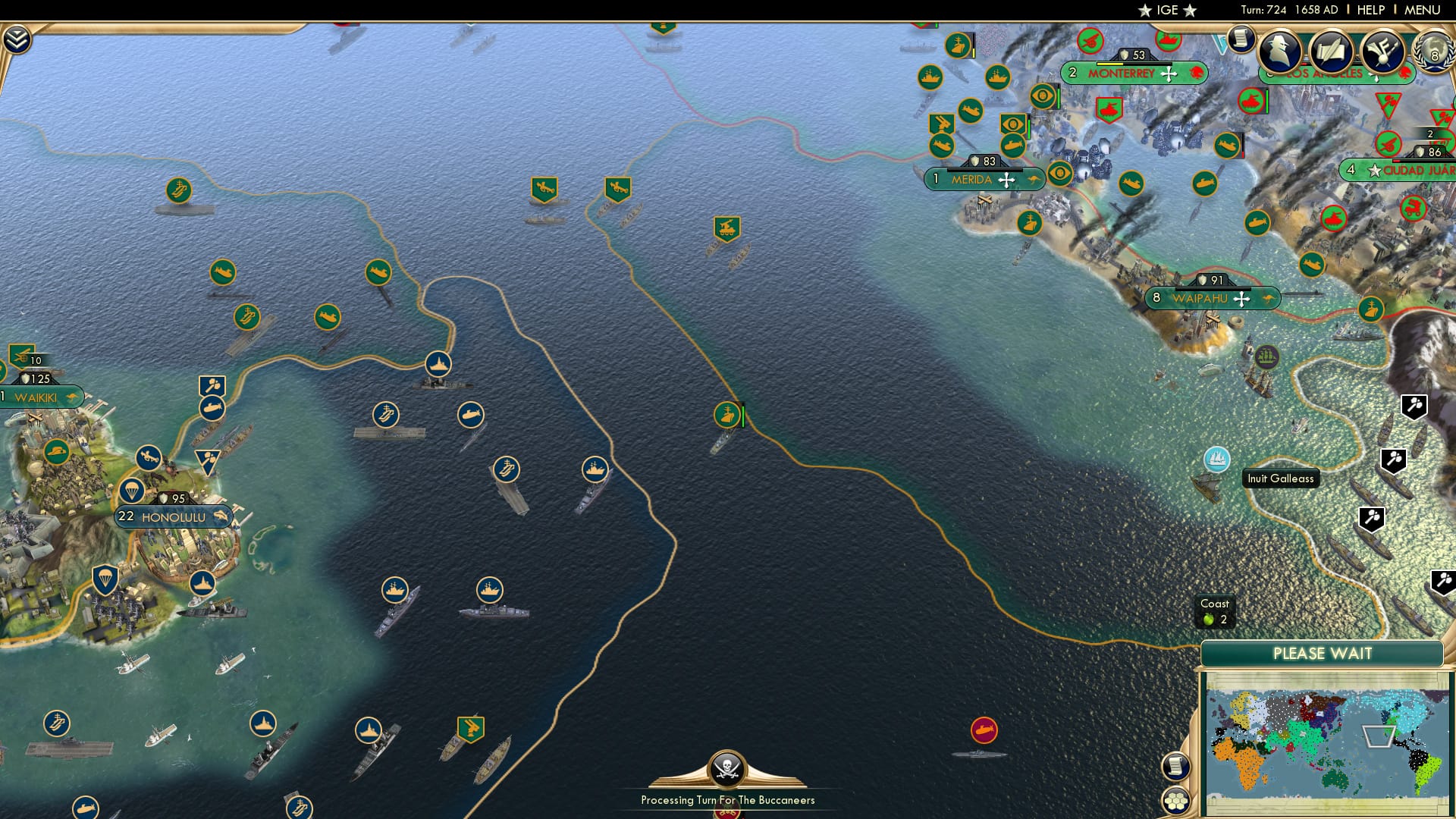Click the red submarine enemy unit flag

[x=984, y=730]
